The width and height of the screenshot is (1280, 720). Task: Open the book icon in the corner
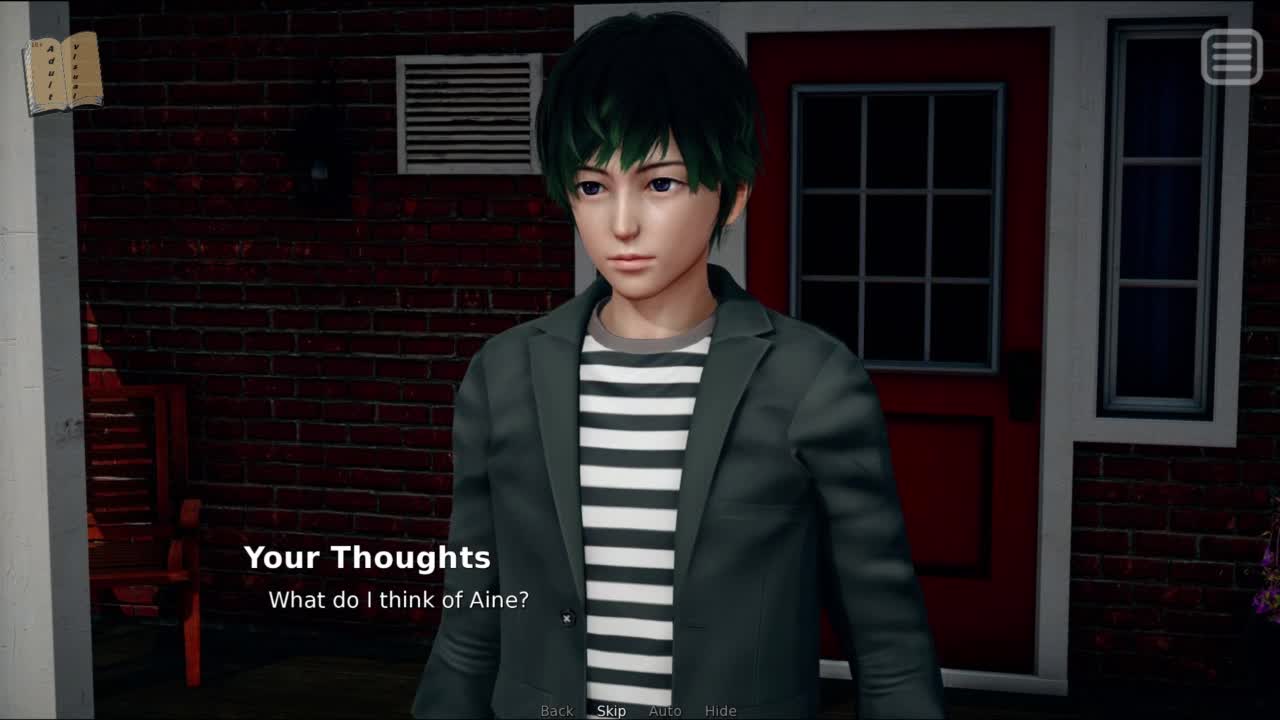tap(63, 72)
